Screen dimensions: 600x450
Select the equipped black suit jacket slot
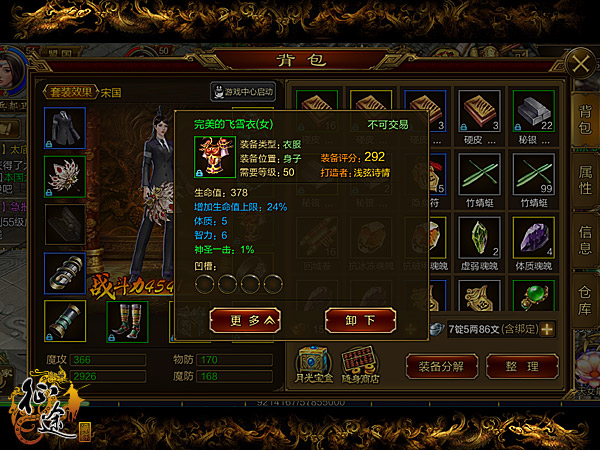coord(64,129)
